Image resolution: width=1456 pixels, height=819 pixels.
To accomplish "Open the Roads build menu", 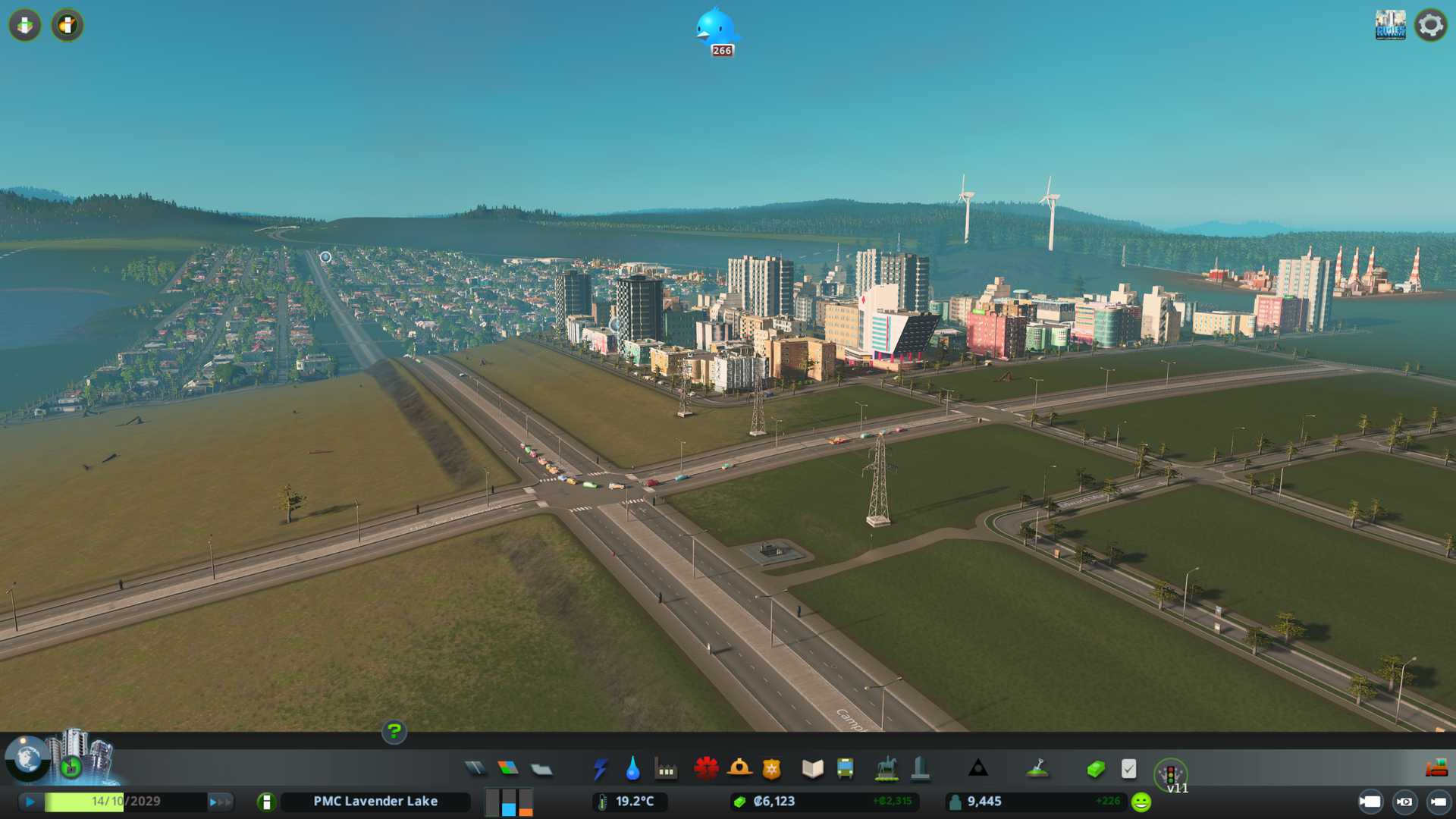I will [475, 769].
